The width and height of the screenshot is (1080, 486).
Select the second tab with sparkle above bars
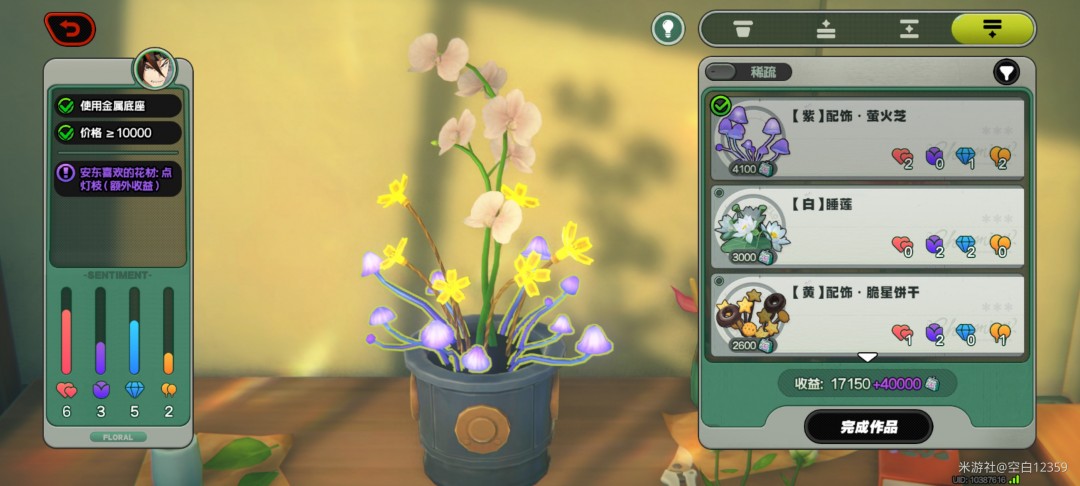coord(826,28)
